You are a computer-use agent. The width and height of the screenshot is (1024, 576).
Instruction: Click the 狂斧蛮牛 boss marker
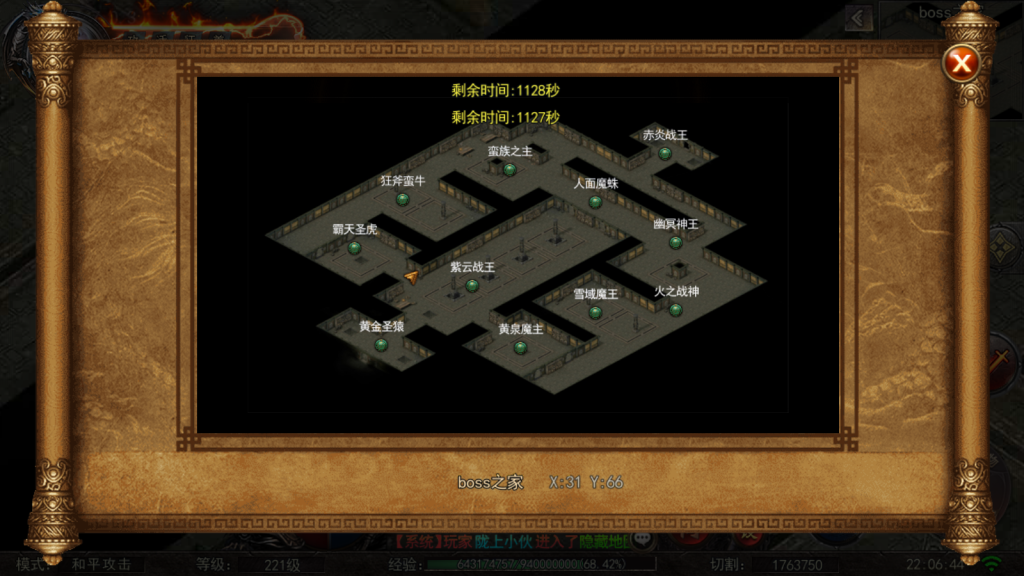403,199
